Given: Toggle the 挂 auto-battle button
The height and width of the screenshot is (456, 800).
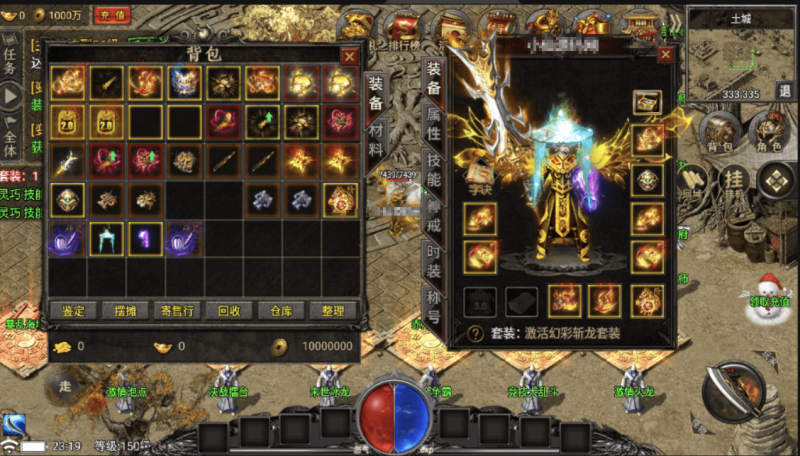Looking at the screenshot, I should tap(734, 180).
